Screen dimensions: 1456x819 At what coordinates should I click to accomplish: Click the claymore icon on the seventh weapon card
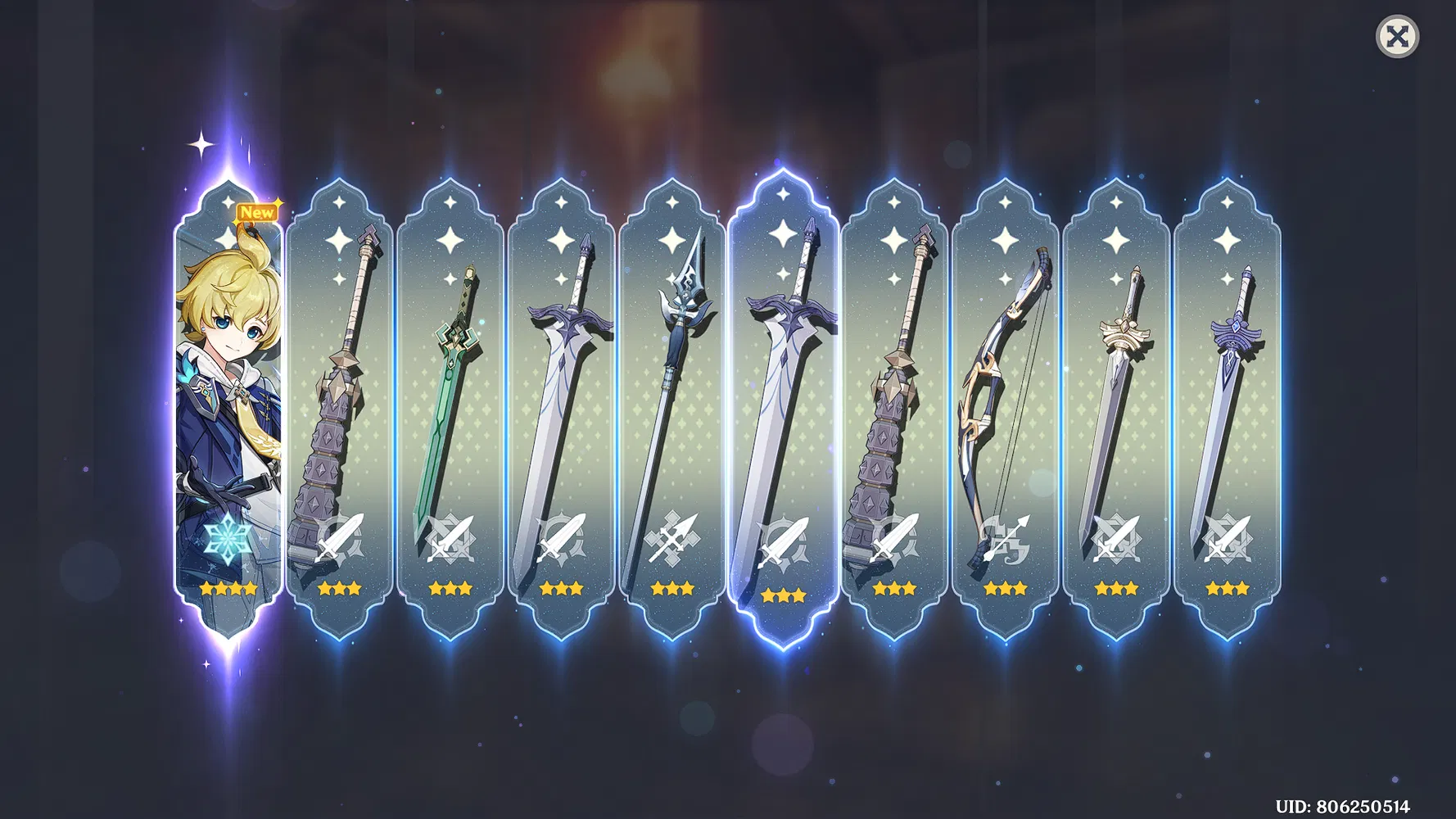click(894, 538)
